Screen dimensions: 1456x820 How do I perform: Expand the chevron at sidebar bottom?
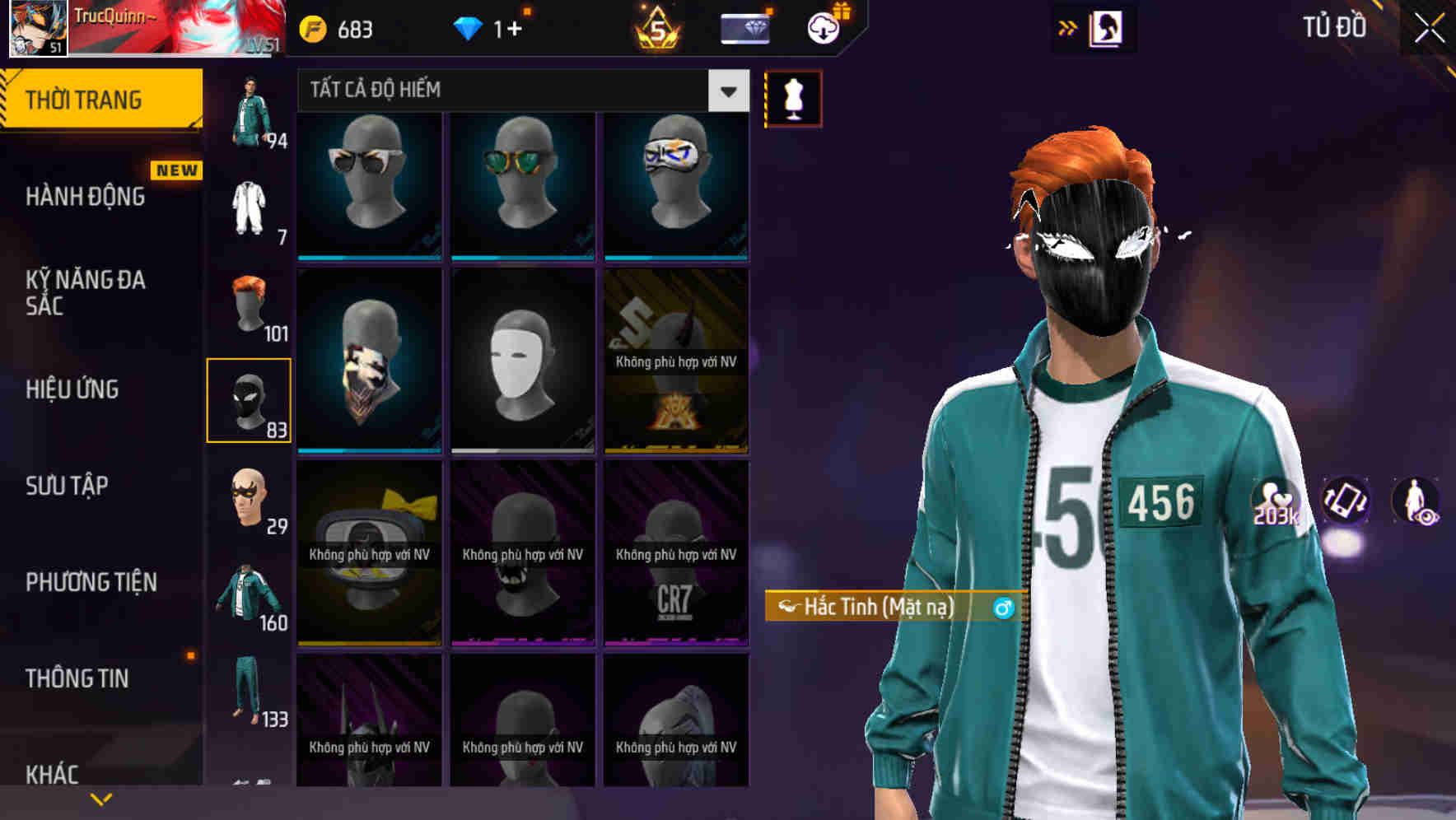click(x=100, y=797)
